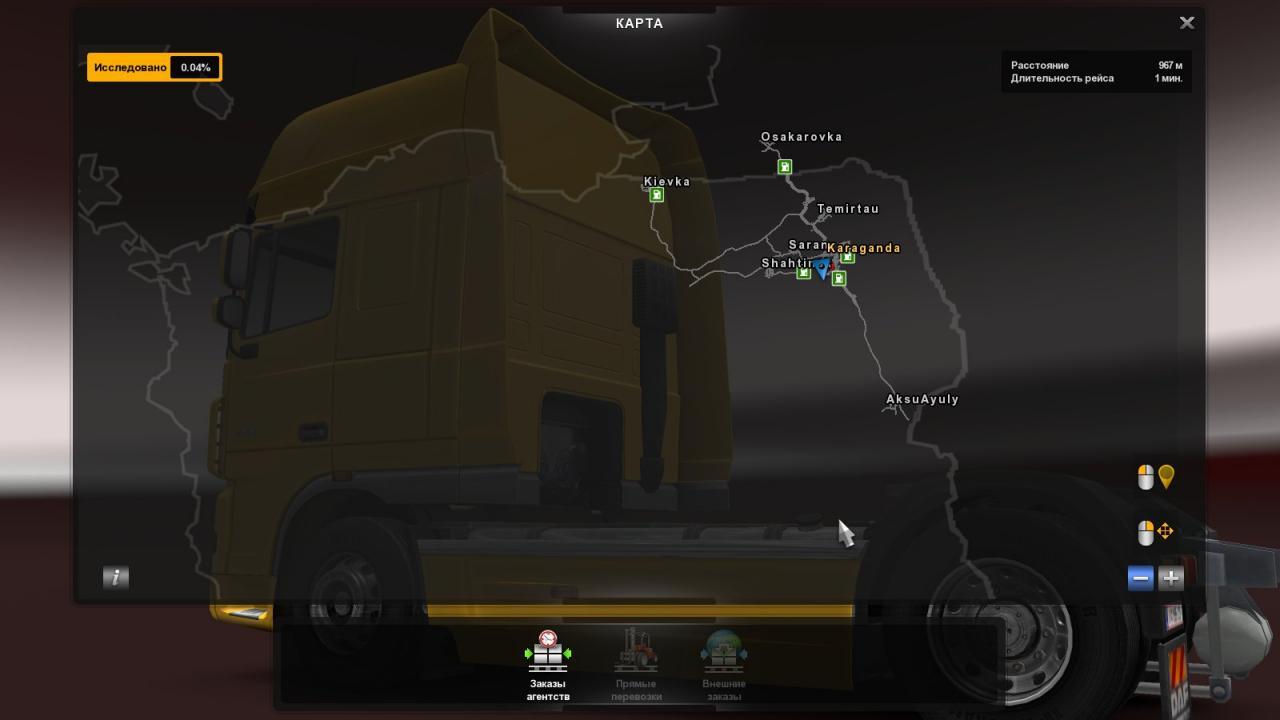Click AksuAyuly city label on the map

[x=924, y=399]
